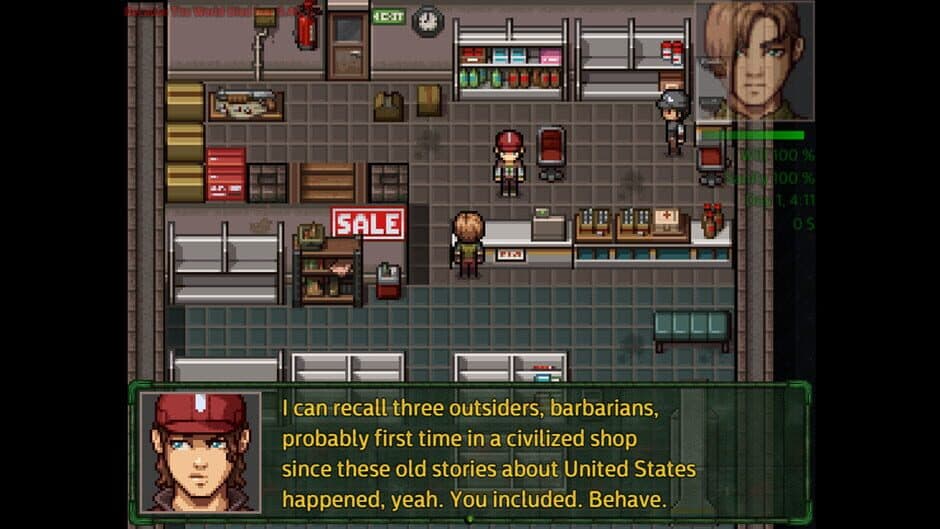The image size is (940, 529).
Task: Select the player character portrait in HUD
Action: pos(754,60)
